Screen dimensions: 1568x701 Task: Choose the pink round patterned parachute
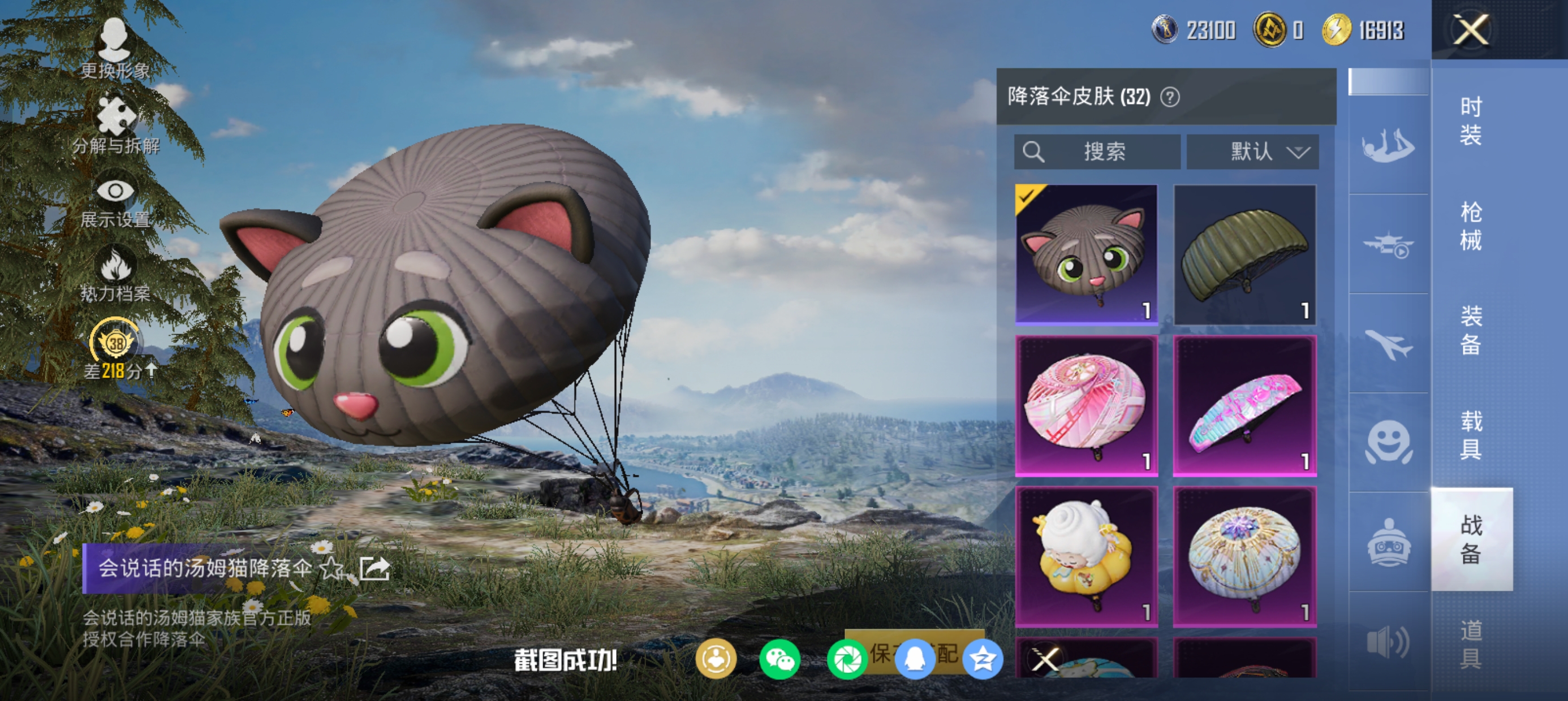click(1086, 405)
